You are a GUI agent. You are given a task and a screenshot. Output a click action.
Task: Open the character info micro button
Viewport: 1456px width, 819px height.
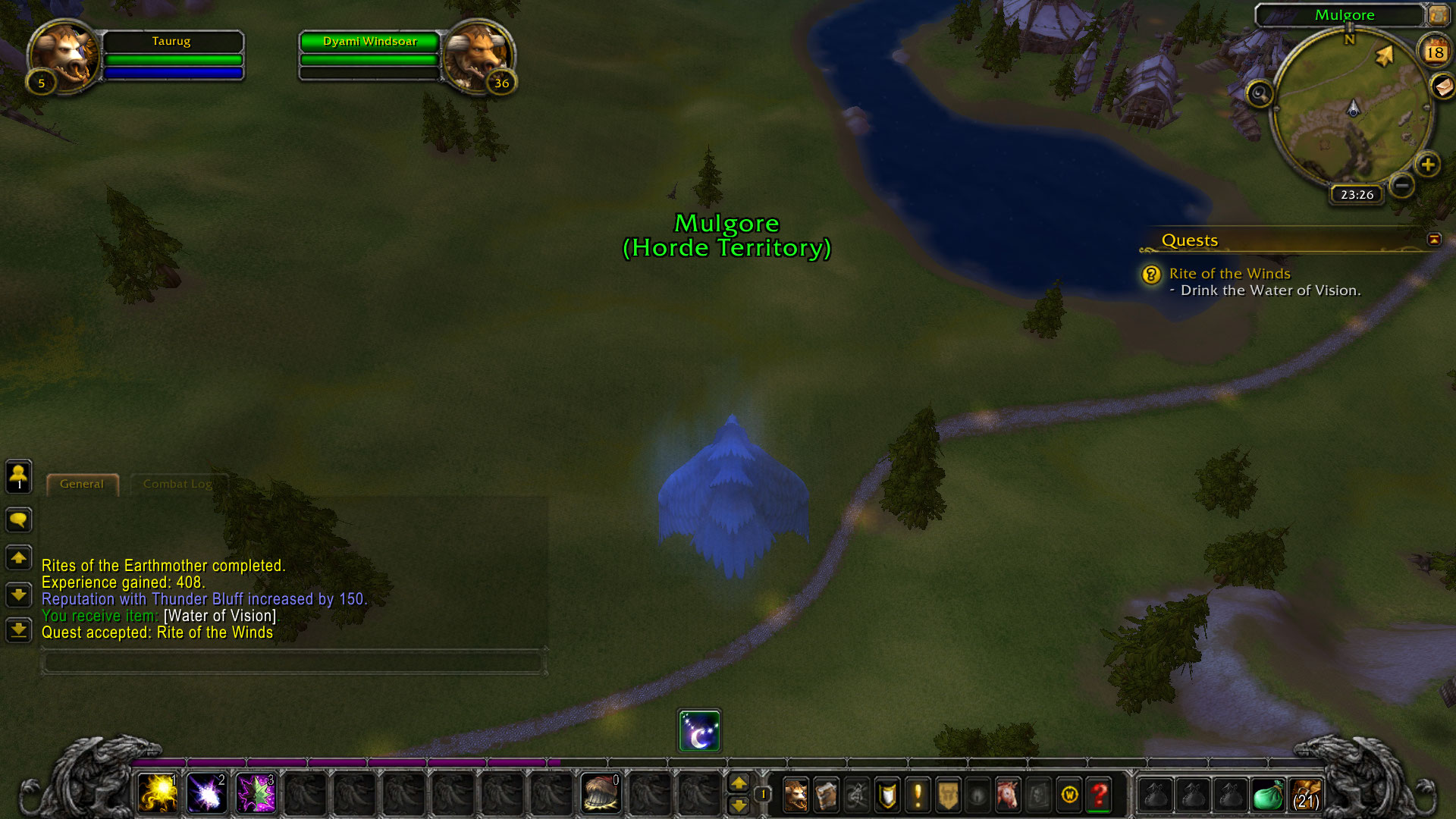(795, 795)
